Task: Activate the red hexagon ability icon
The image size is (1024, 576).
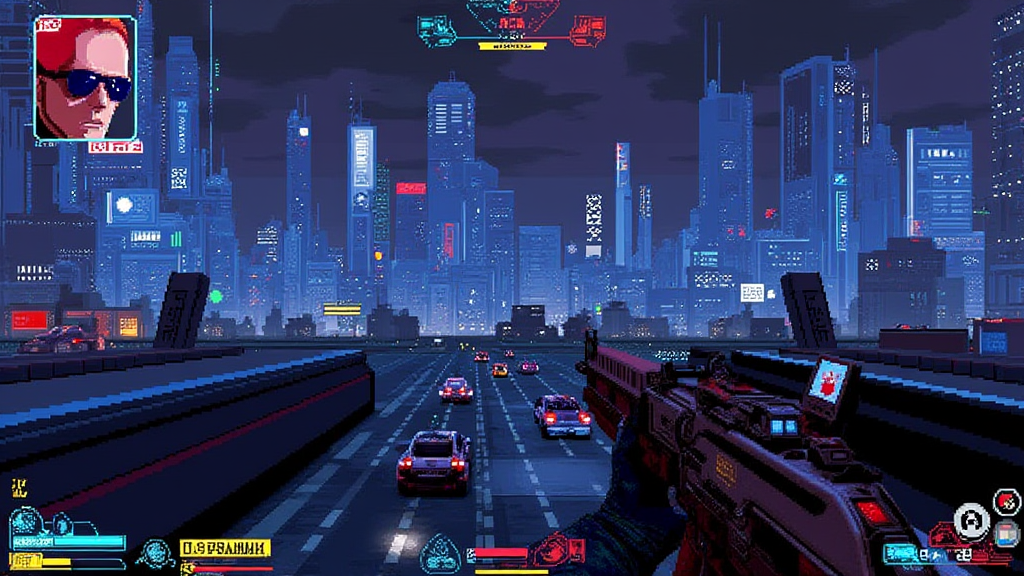Action: pyautogui.click(x=1005, y=501)
